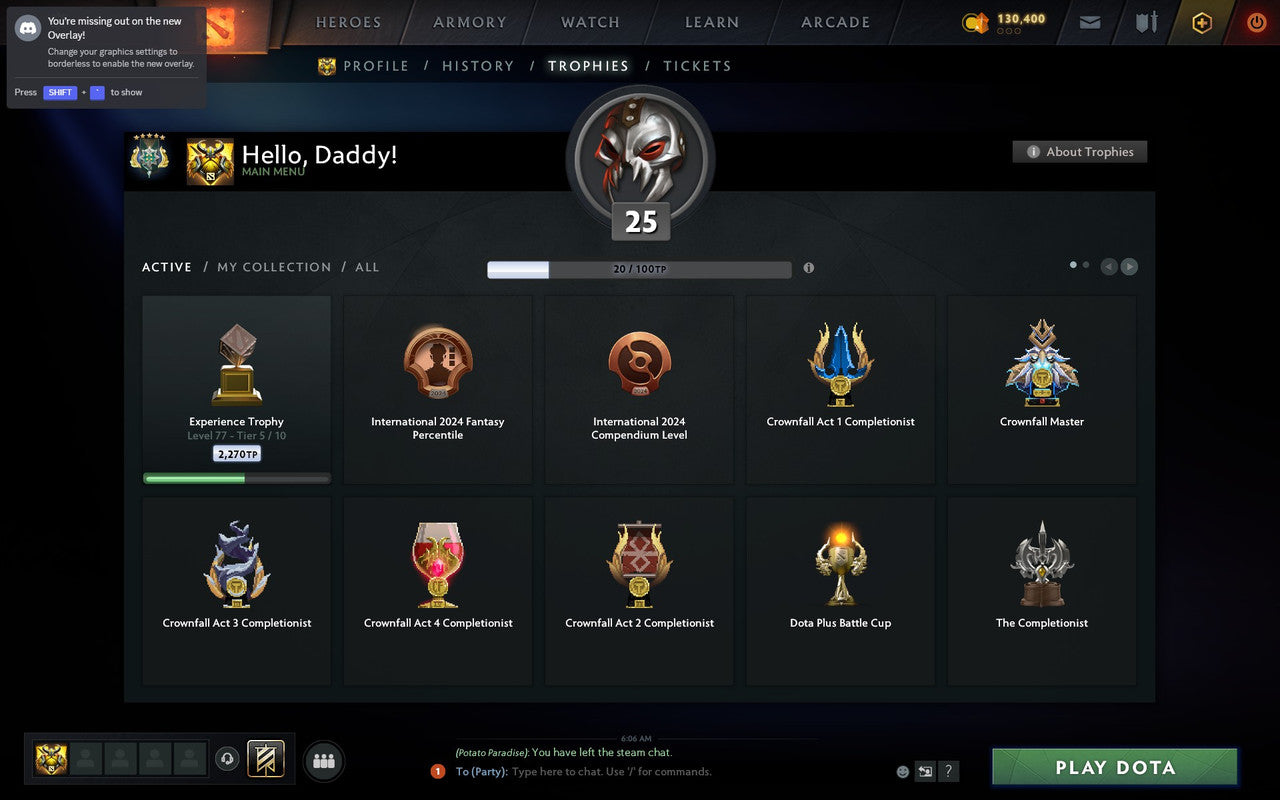Click the shield and sword loadout icon

point(1145,22)
